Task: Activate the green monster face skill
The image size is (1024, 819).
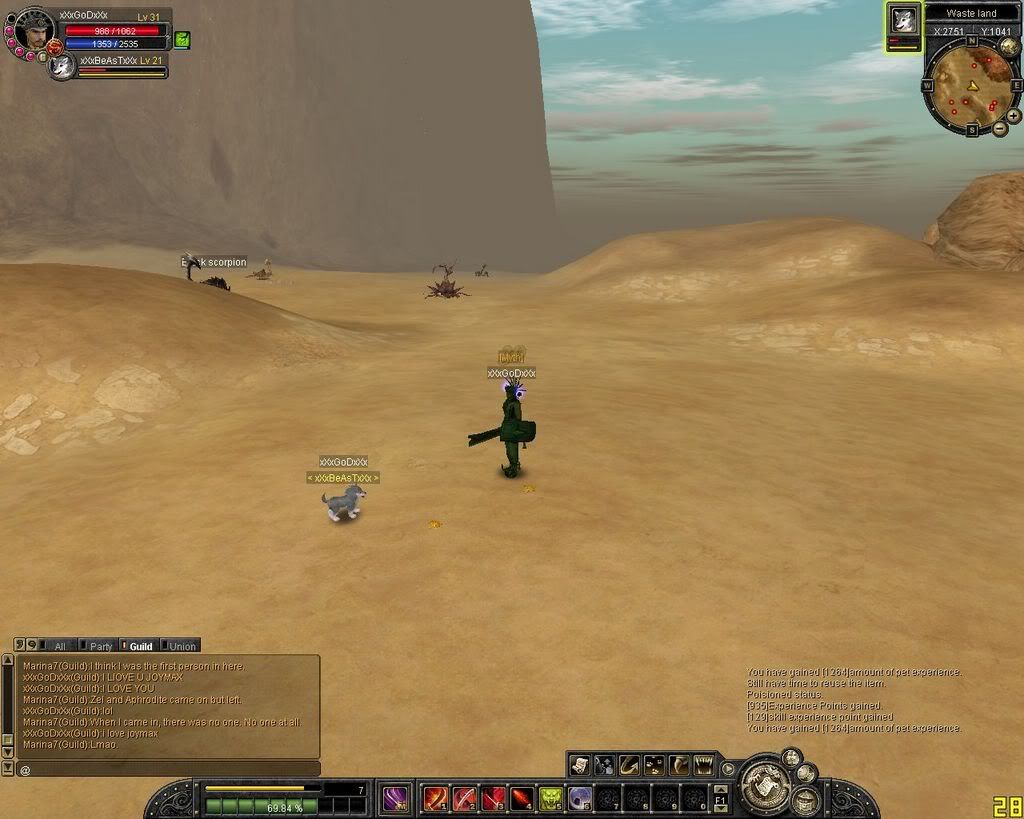Action: 551,798
